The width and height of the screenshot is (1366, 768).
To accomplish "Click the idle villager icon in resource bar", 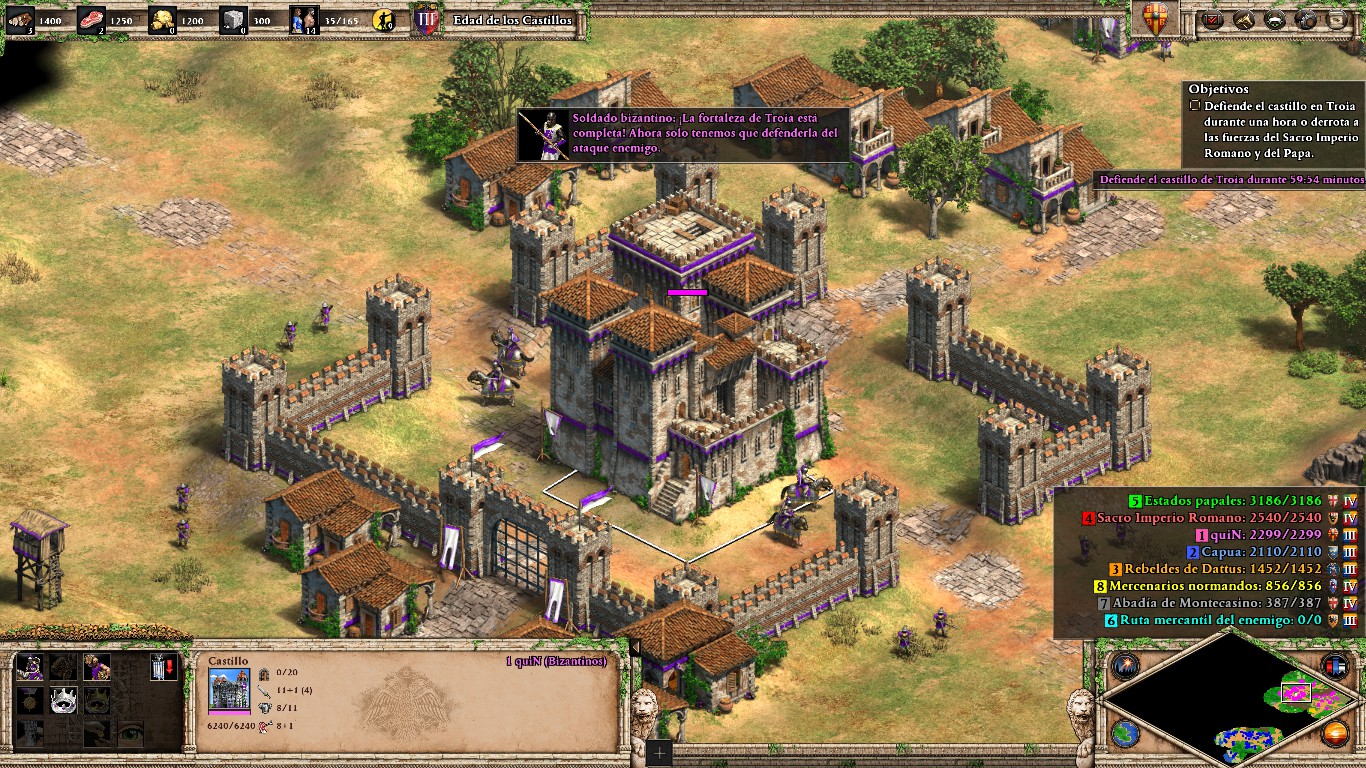I will tap(383, 20).
